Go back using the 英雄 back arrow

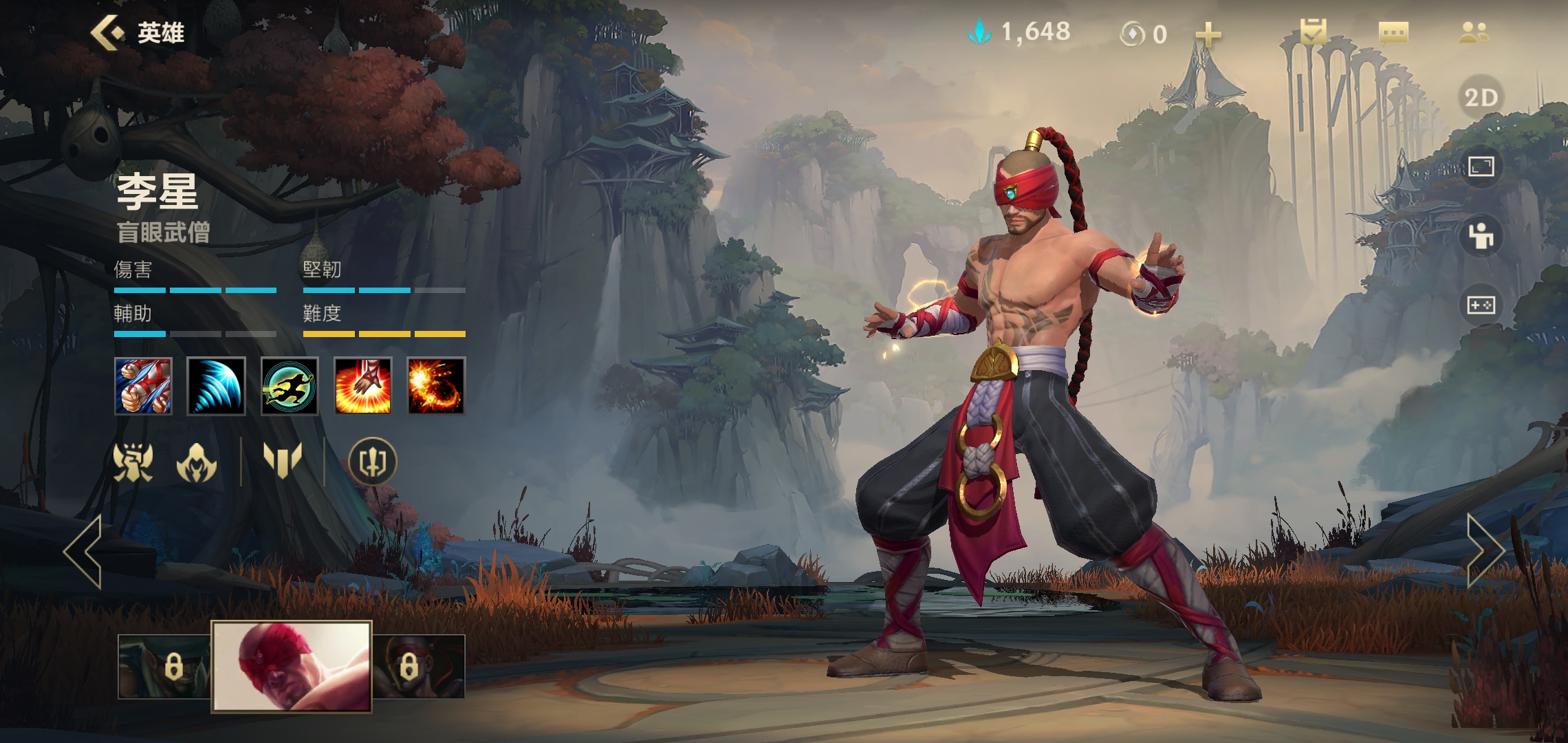pyautogui.click(x=107, y=32)
